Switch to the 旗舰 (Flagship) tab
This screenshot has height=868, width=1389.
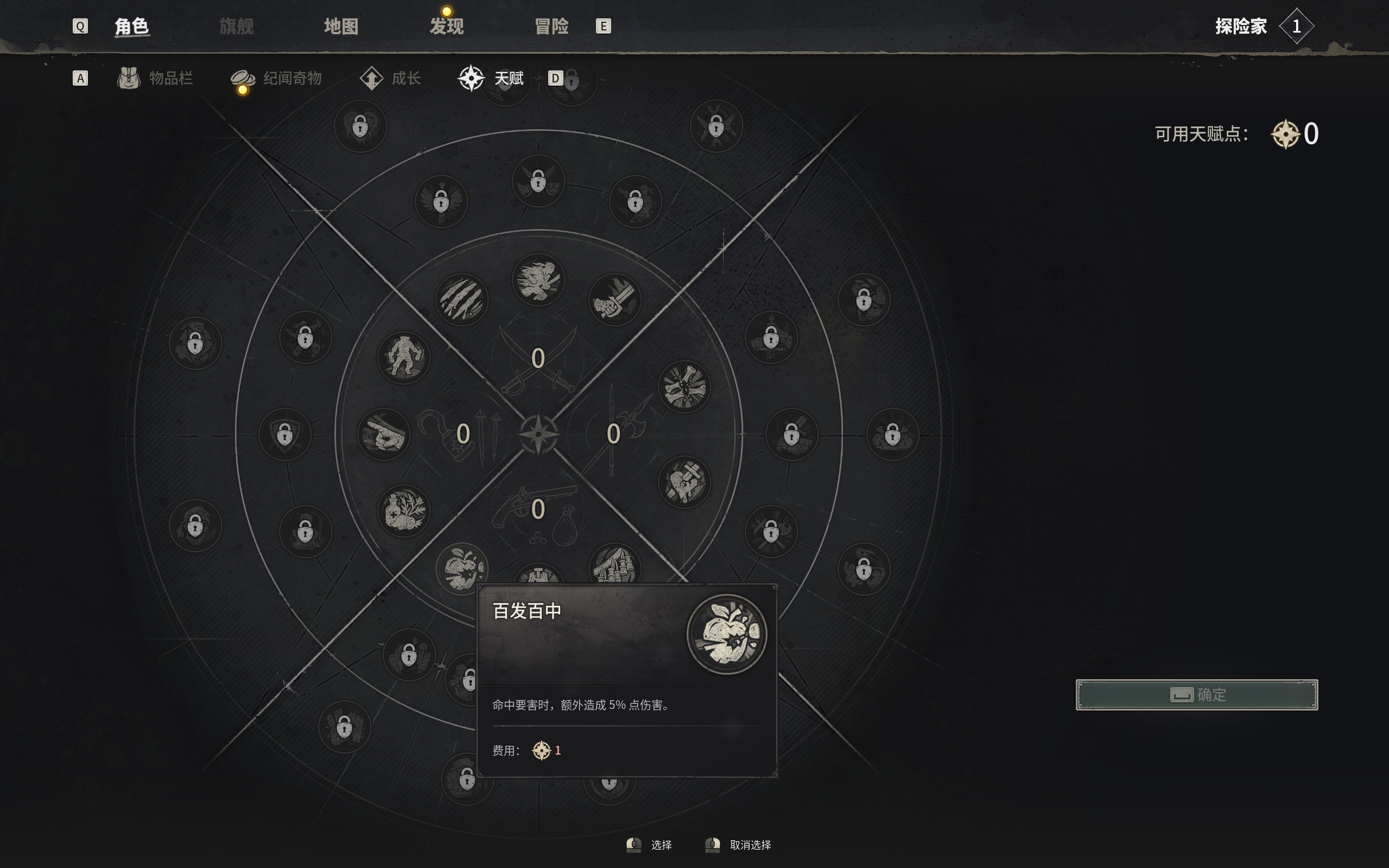tap(236, 27)
